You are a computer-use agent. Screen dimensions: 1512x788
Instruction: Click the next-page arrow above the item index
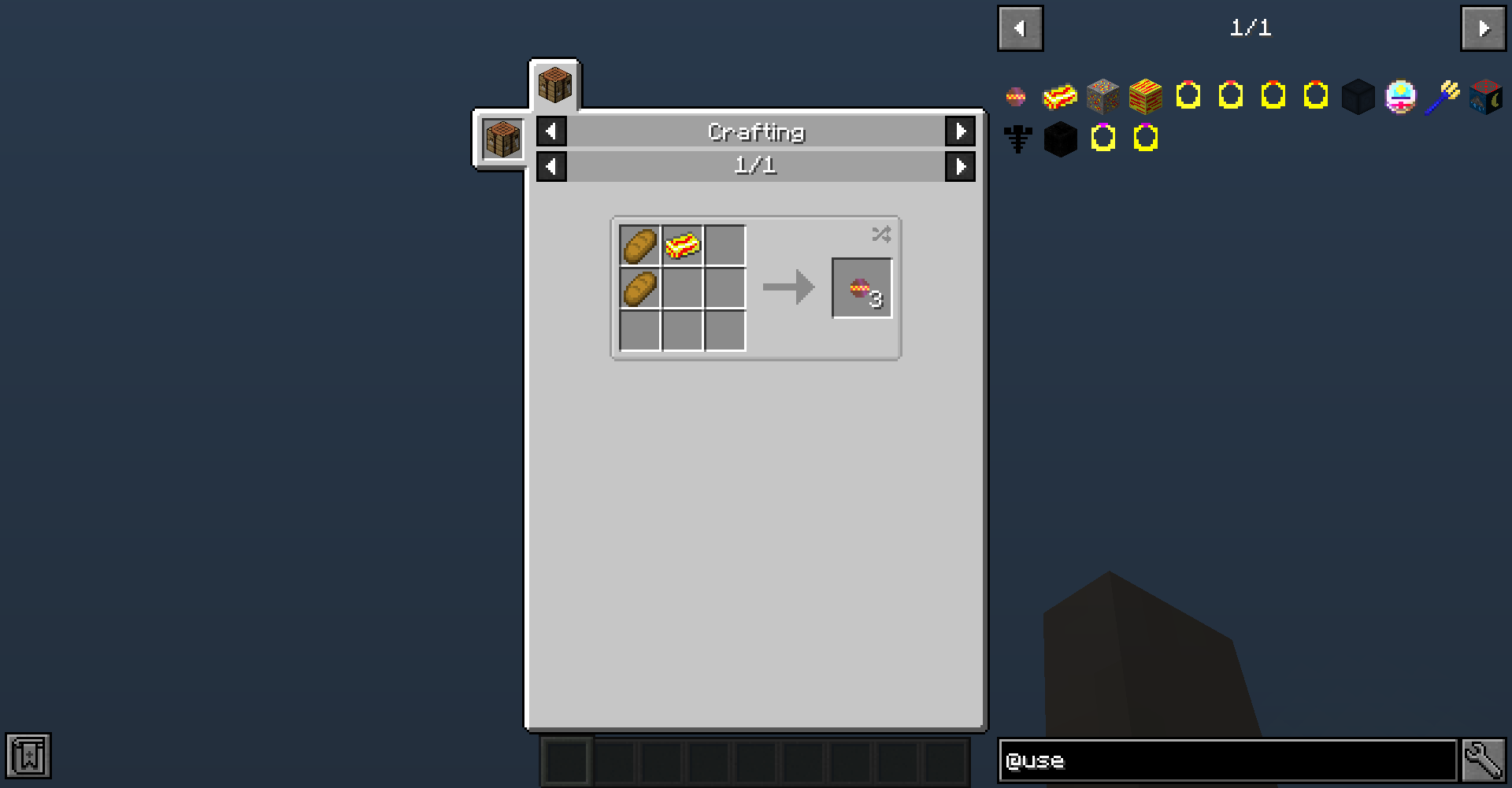point(1483,28)
